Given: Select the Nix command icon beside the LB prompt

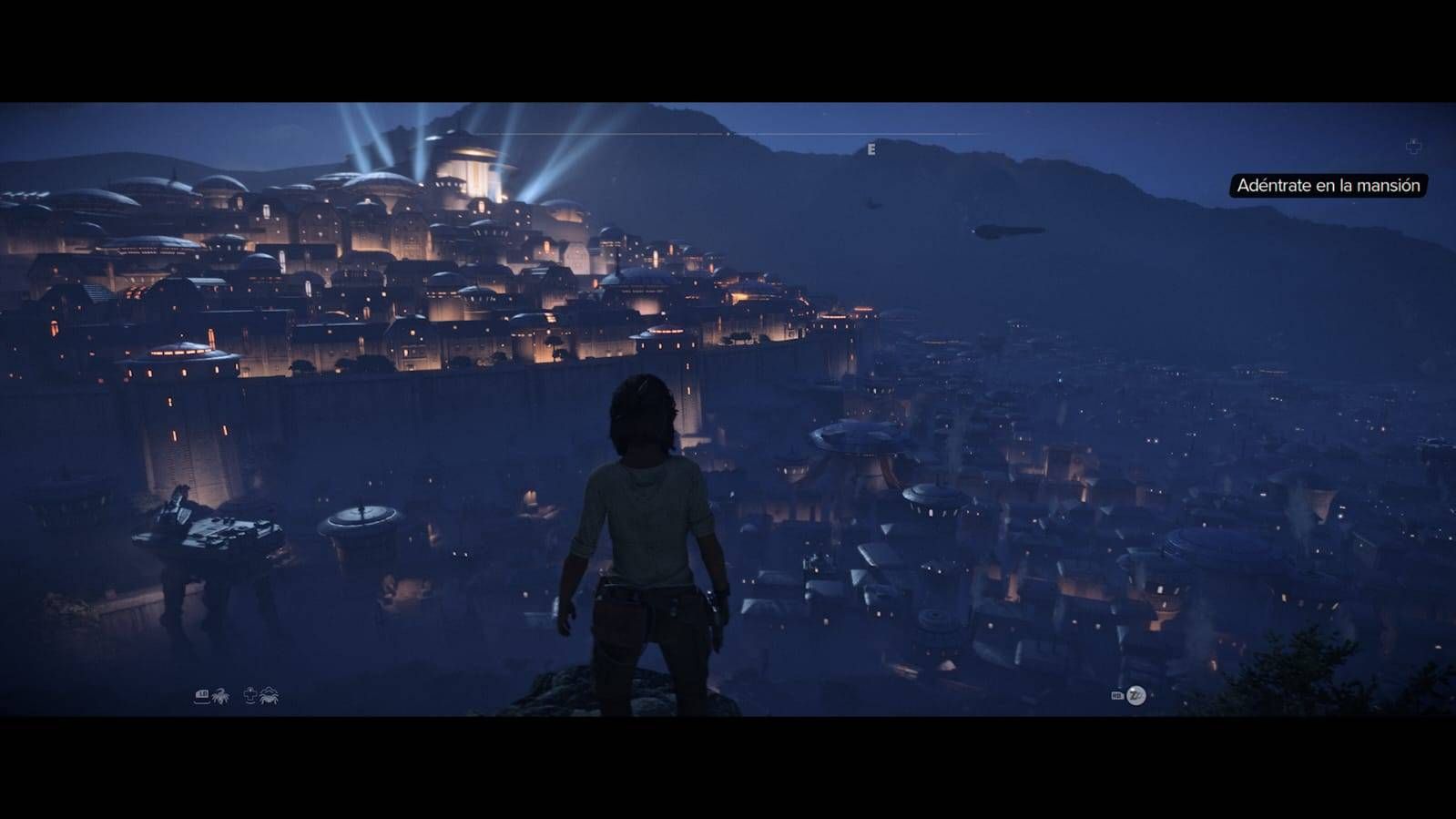Looking at the screenshot, I should 221,696.
